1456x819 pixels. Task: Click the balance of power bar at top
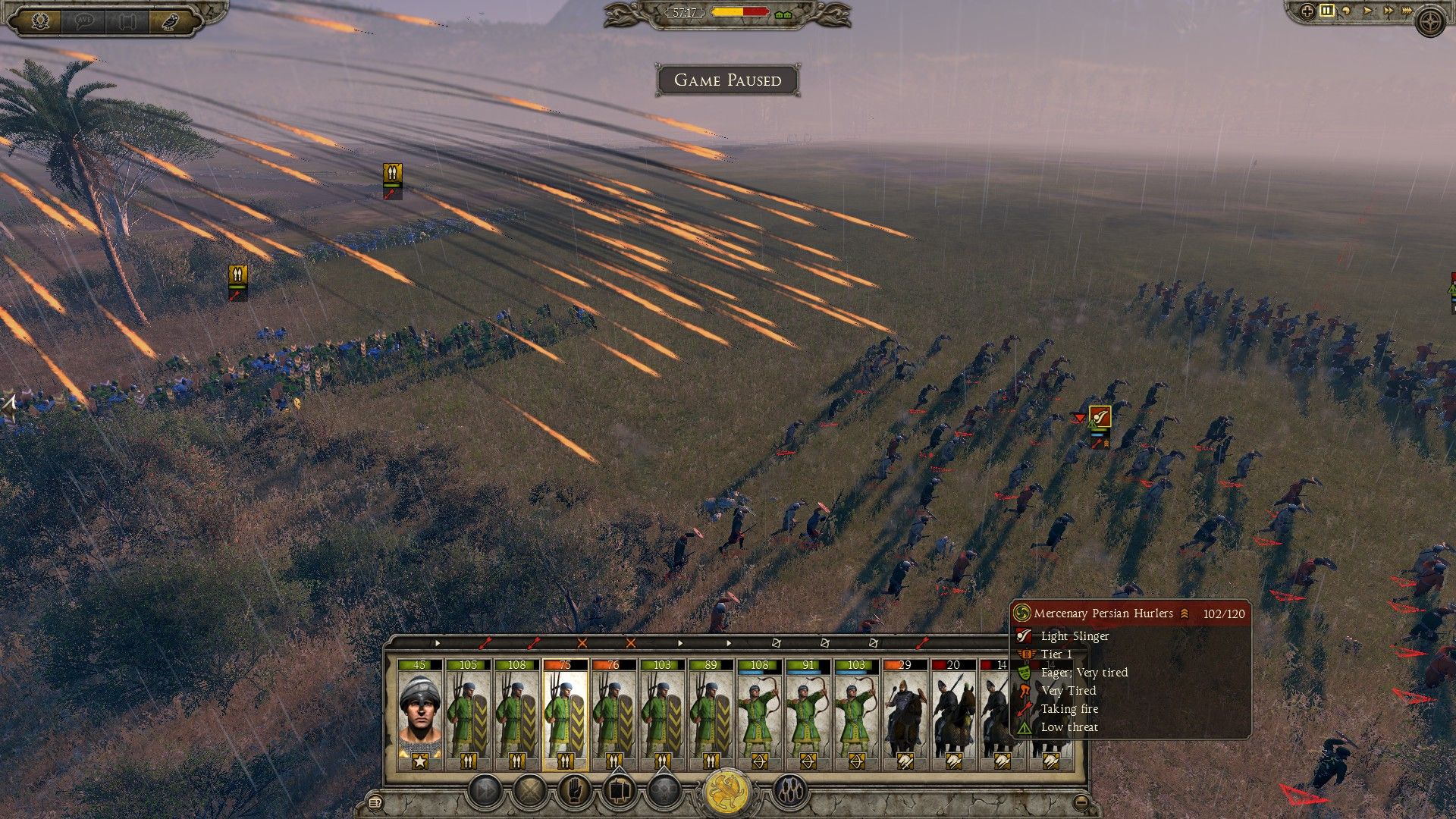click(x=739, y=11)
